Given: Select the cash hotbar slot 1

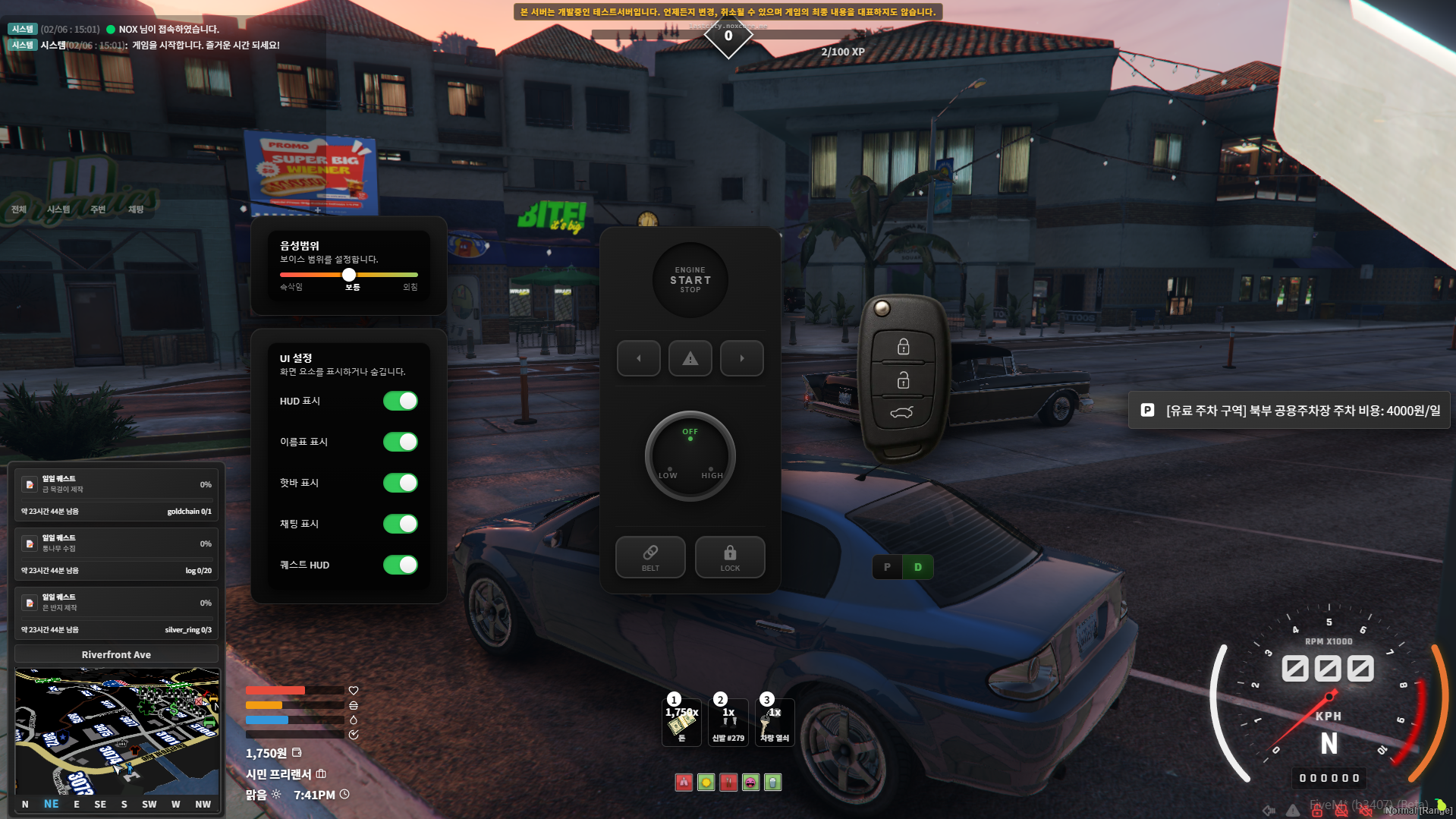Looking at the screenshot, I should click(681, 723).
